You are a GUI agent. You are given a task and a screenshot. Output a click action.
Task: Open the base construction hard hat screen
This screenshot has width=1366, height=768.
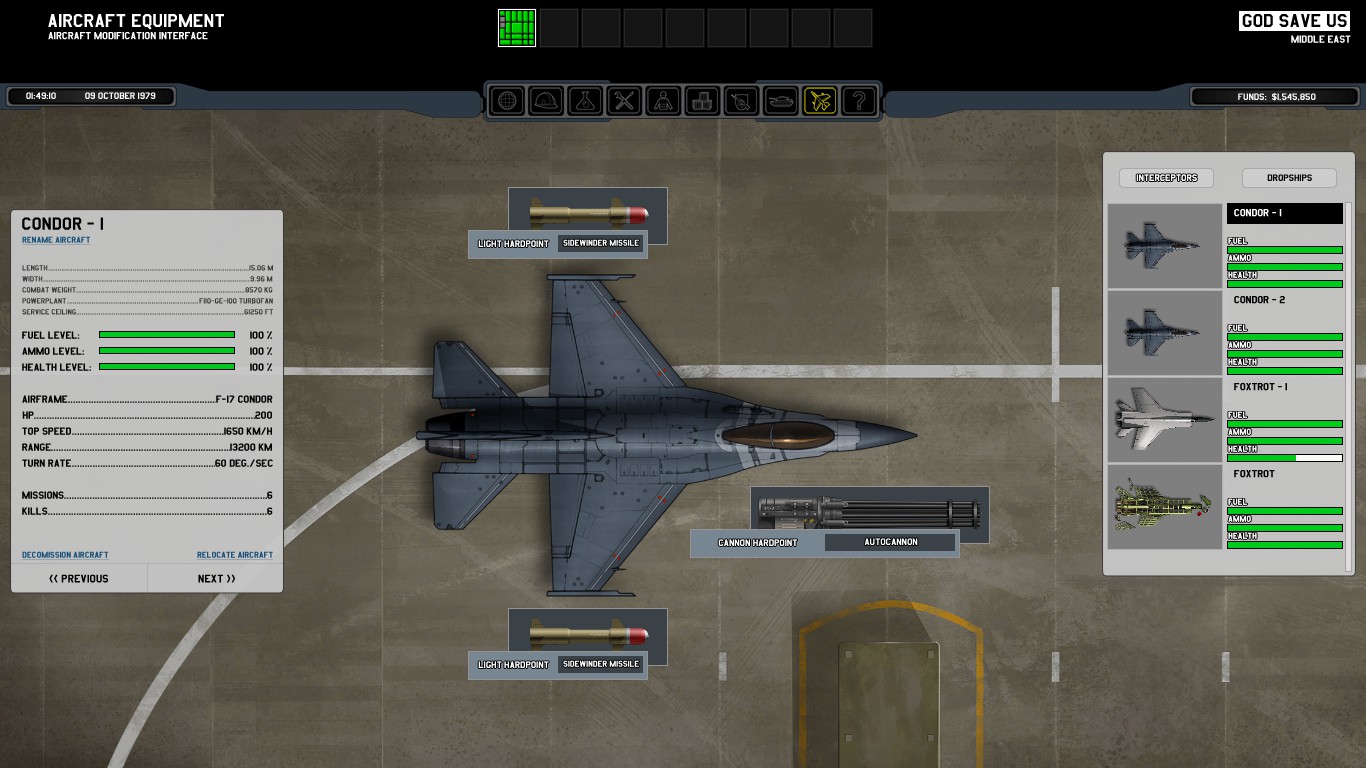click(x=546, y=101)
